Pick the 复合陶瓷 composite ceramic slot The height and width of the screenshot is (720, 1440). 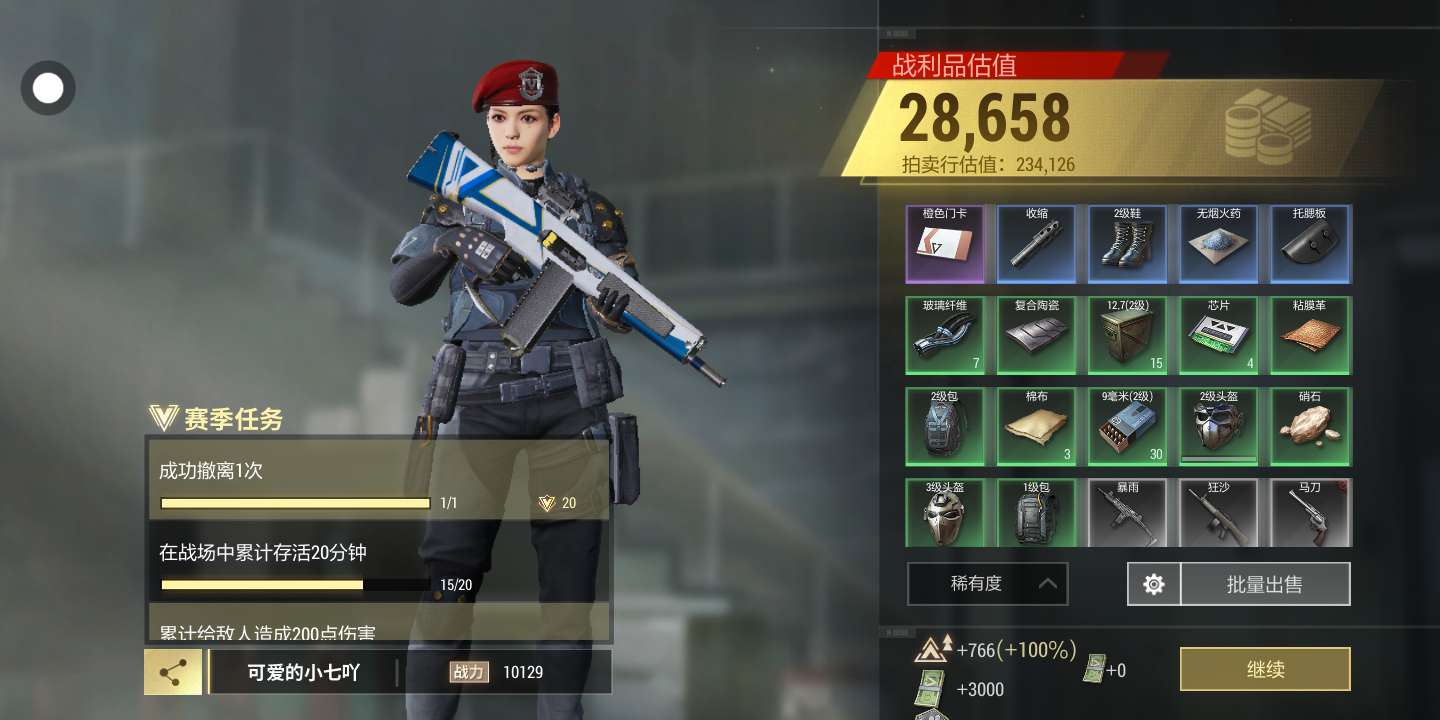[x=1037, y=335]
